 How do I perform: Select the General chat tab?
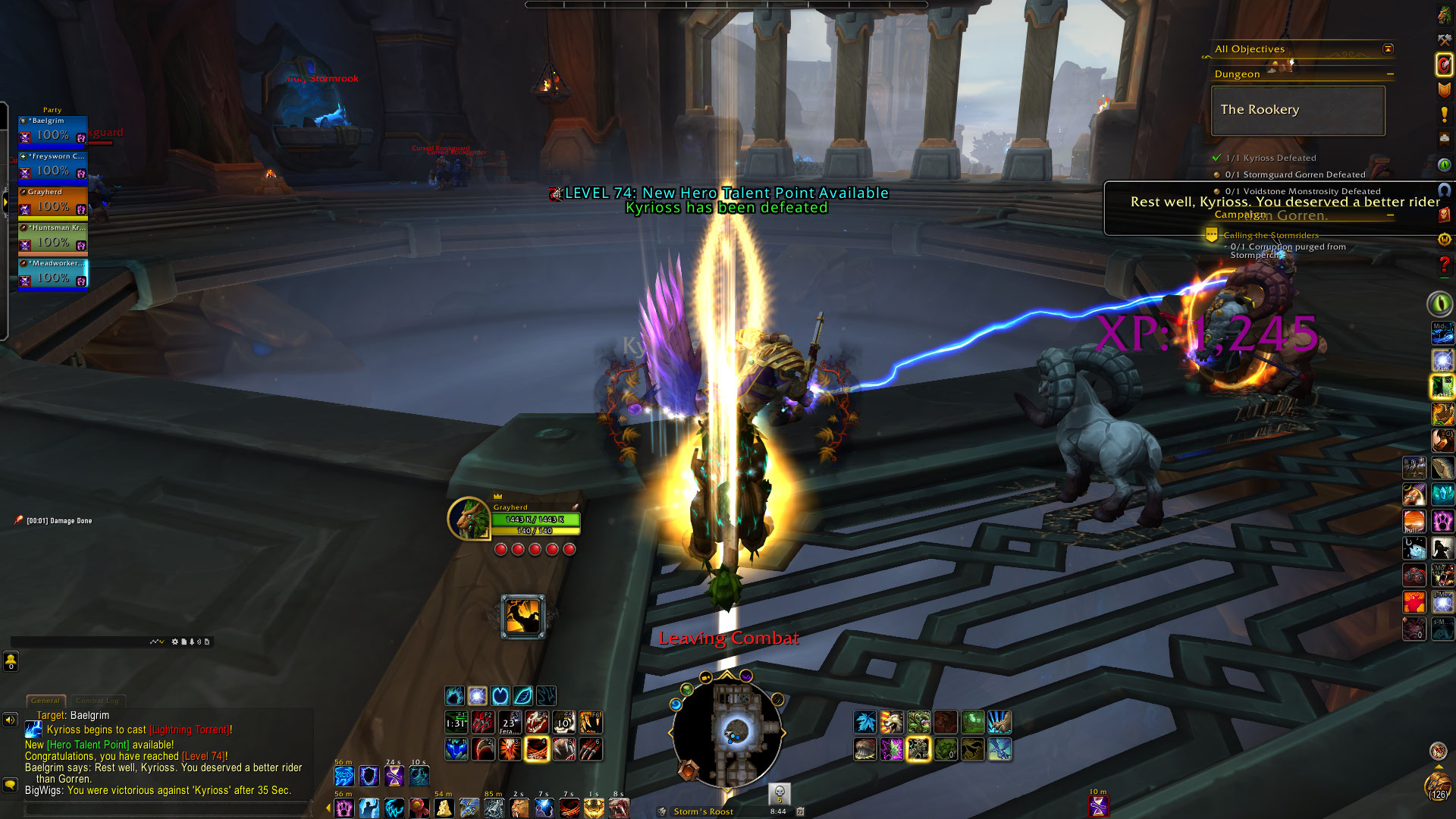coord(45,701)
